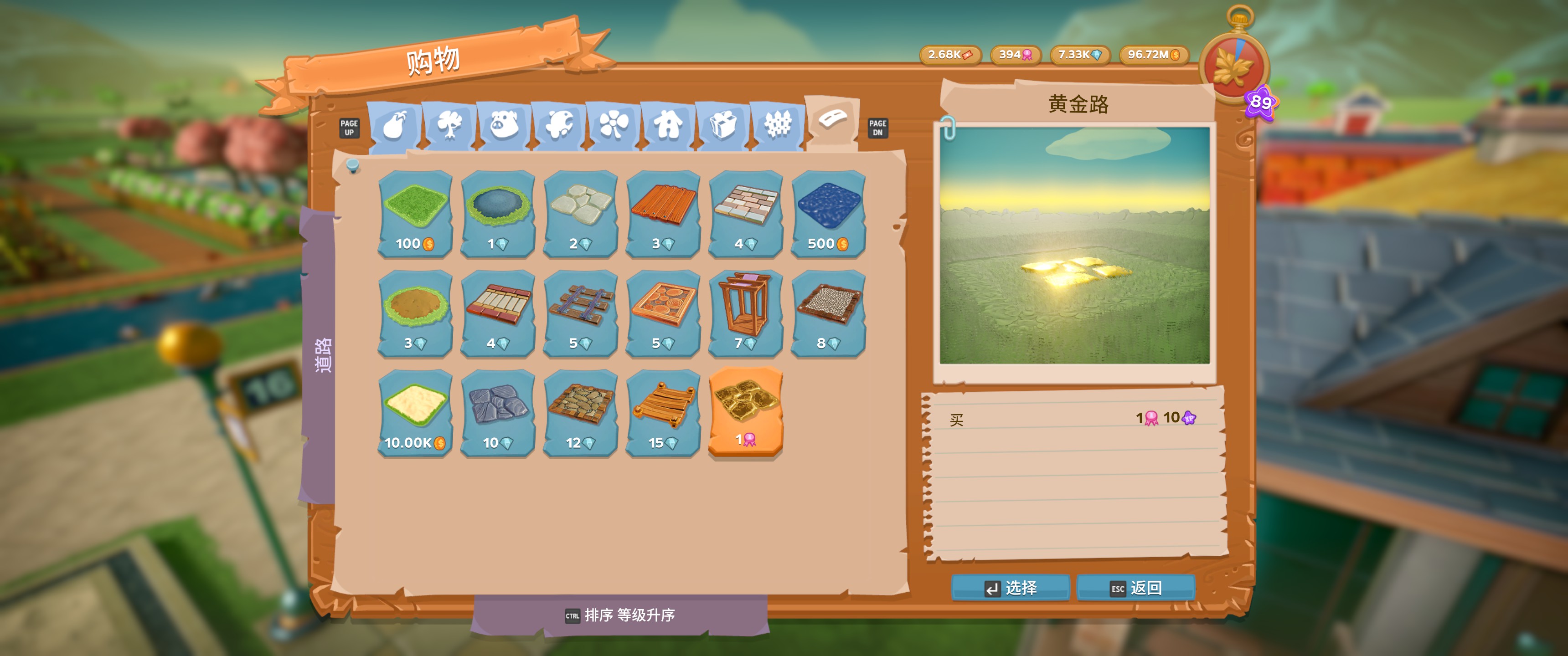Click the PAGE UP button
1568x656 pixels.
tap(349, 128)
